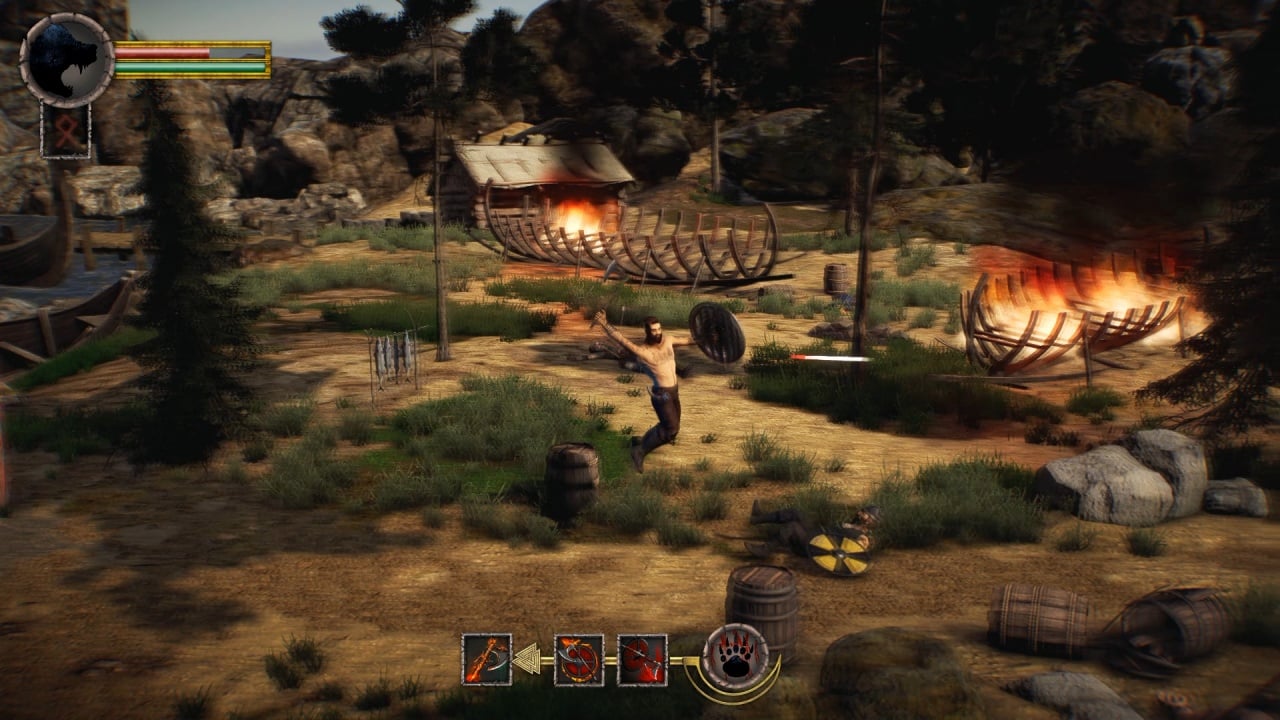This screenshot has height=720, width=1280.
Task: Select the flaming axe ability slot
Action: pyautogui.click(x=487, y=659)
